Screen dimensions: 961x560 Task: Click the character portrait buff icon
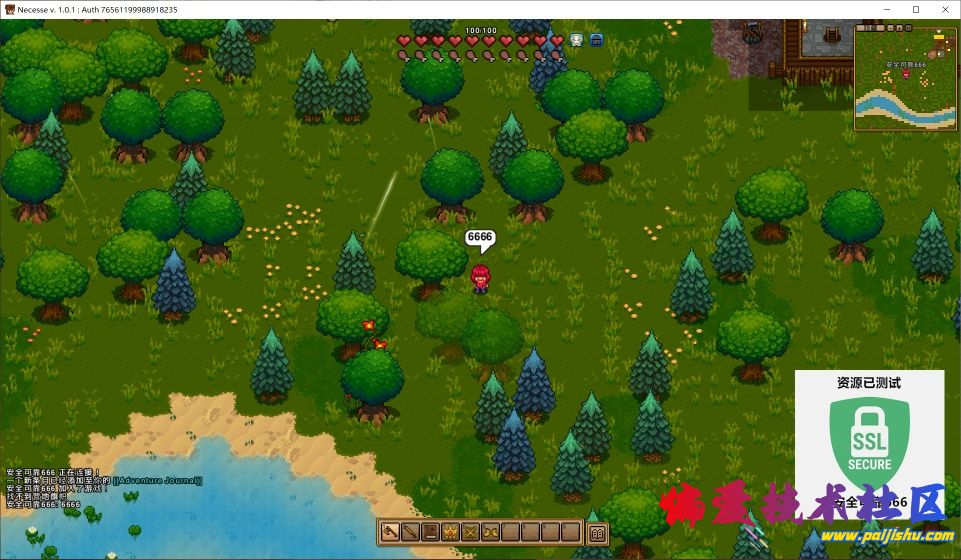(x=577, y=40)
